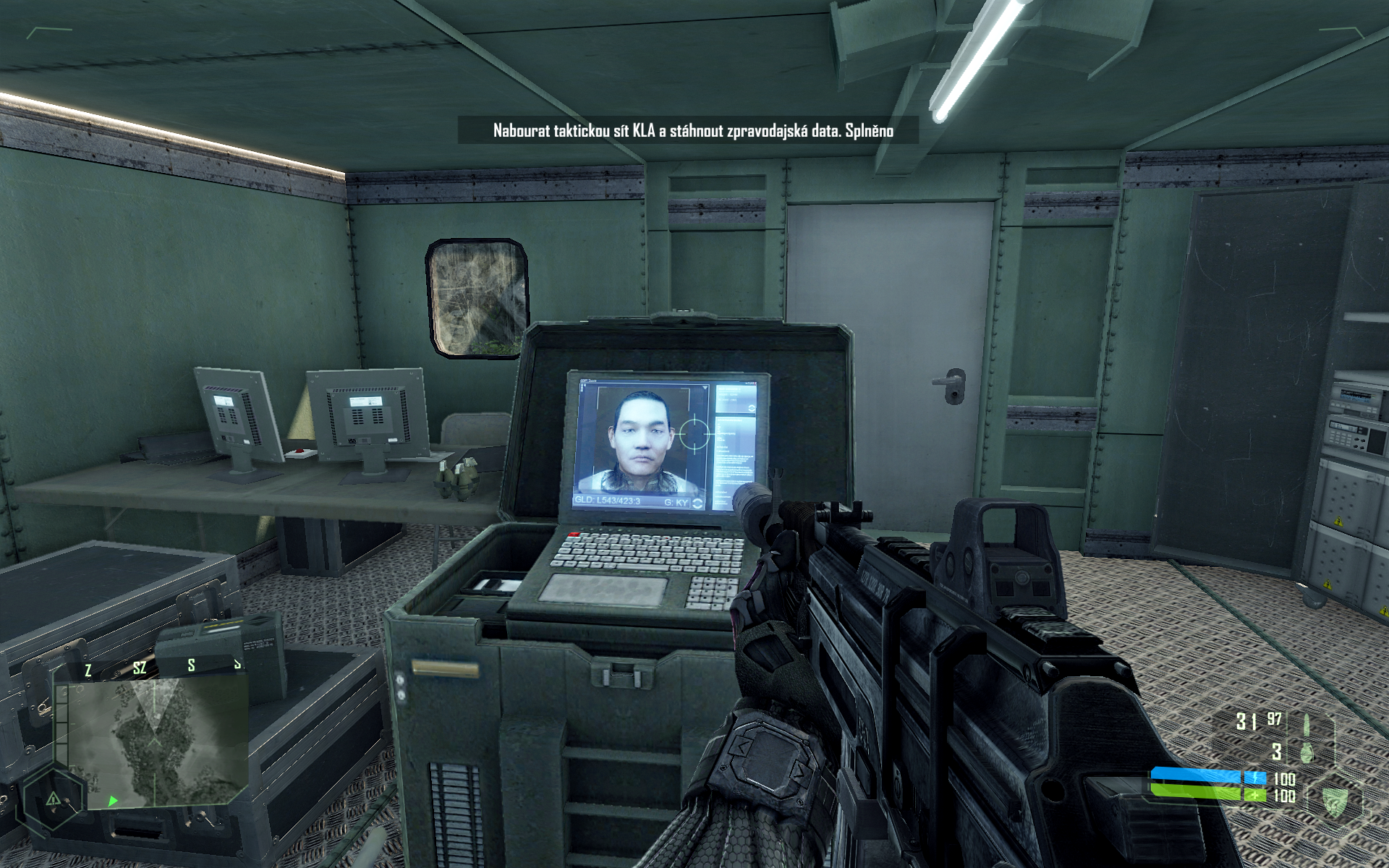
Task: Click the completed objective notification banner
Action: pos(692,131)
